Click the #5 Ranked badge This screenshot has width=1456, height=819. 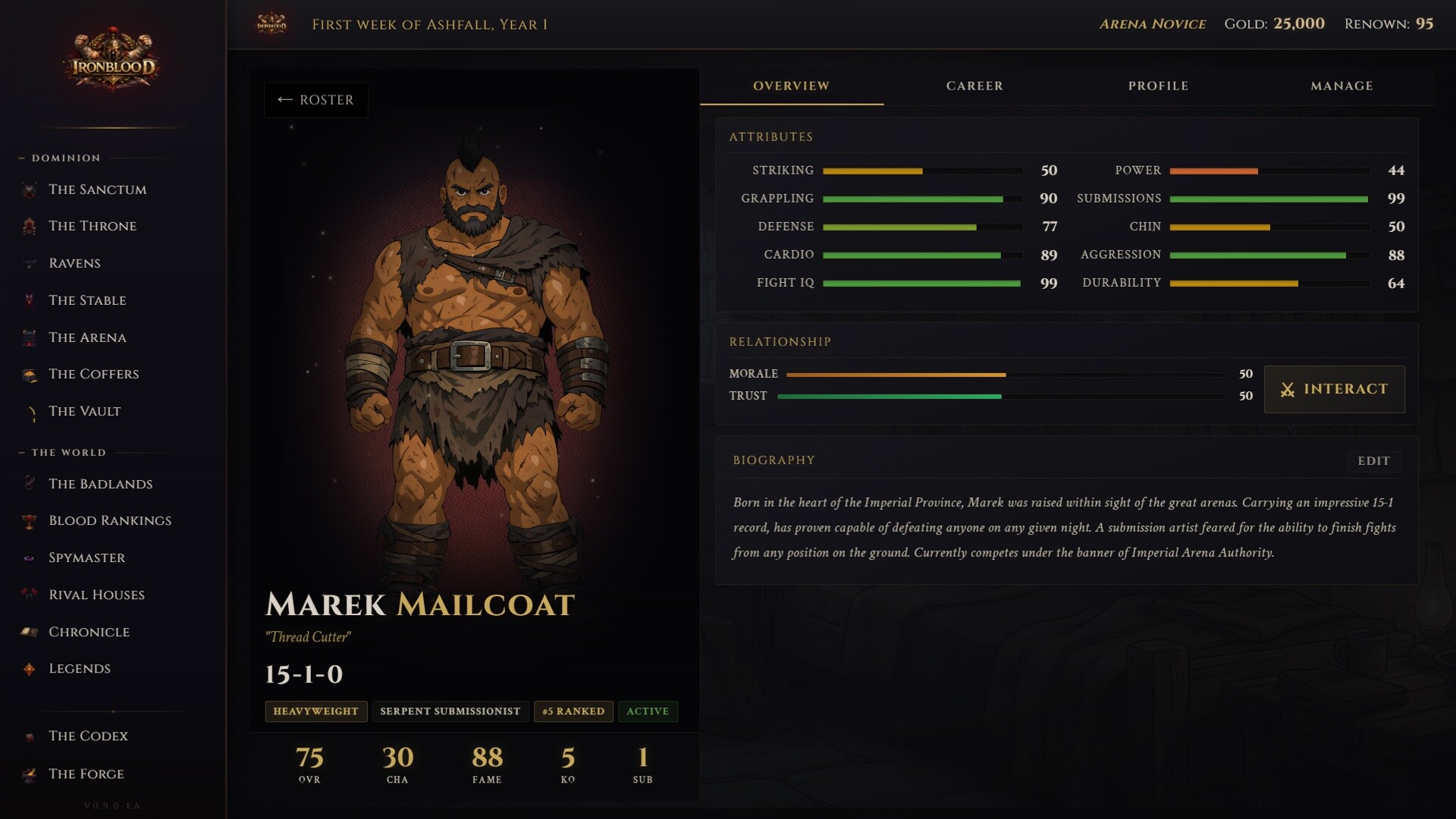573,711
